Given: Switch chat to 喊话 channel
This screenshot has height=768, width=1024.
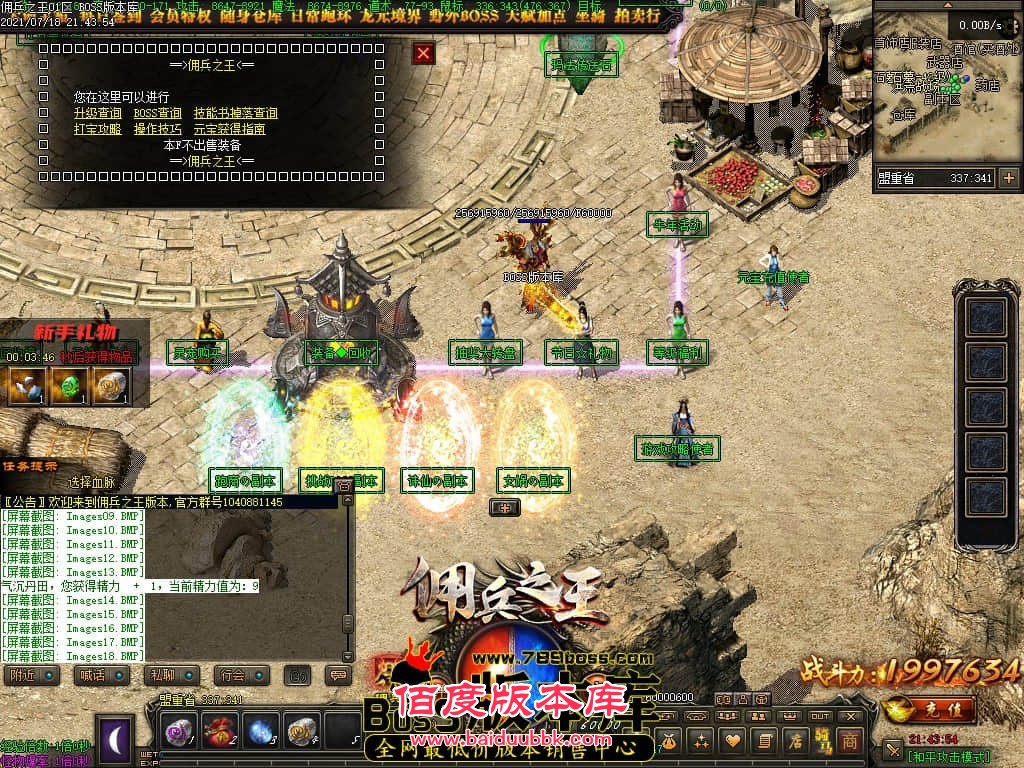Looking at the screenshot, I should pos(93,675).
